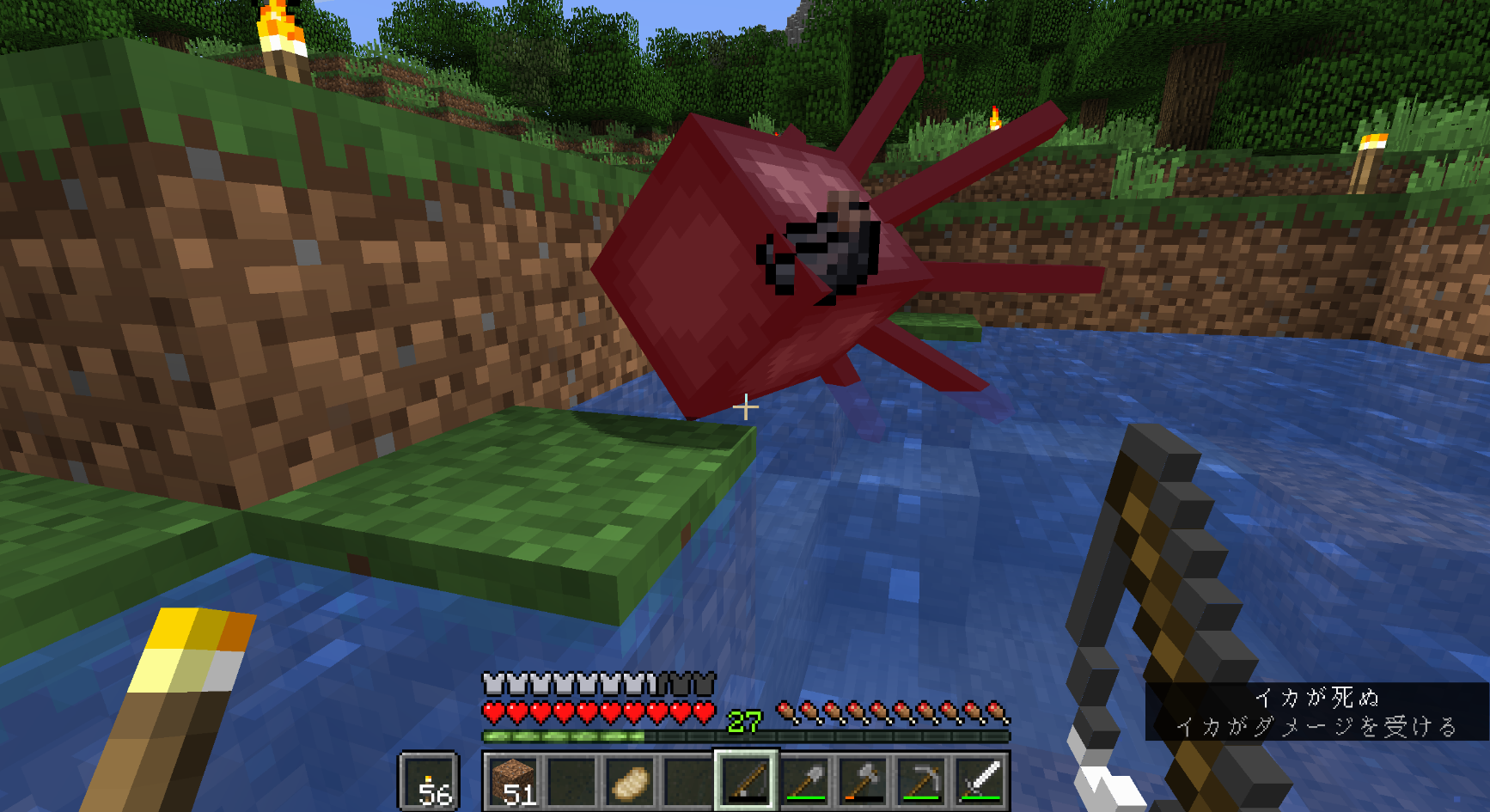Select the pickaxe hotbar slot

coord(921,781)
